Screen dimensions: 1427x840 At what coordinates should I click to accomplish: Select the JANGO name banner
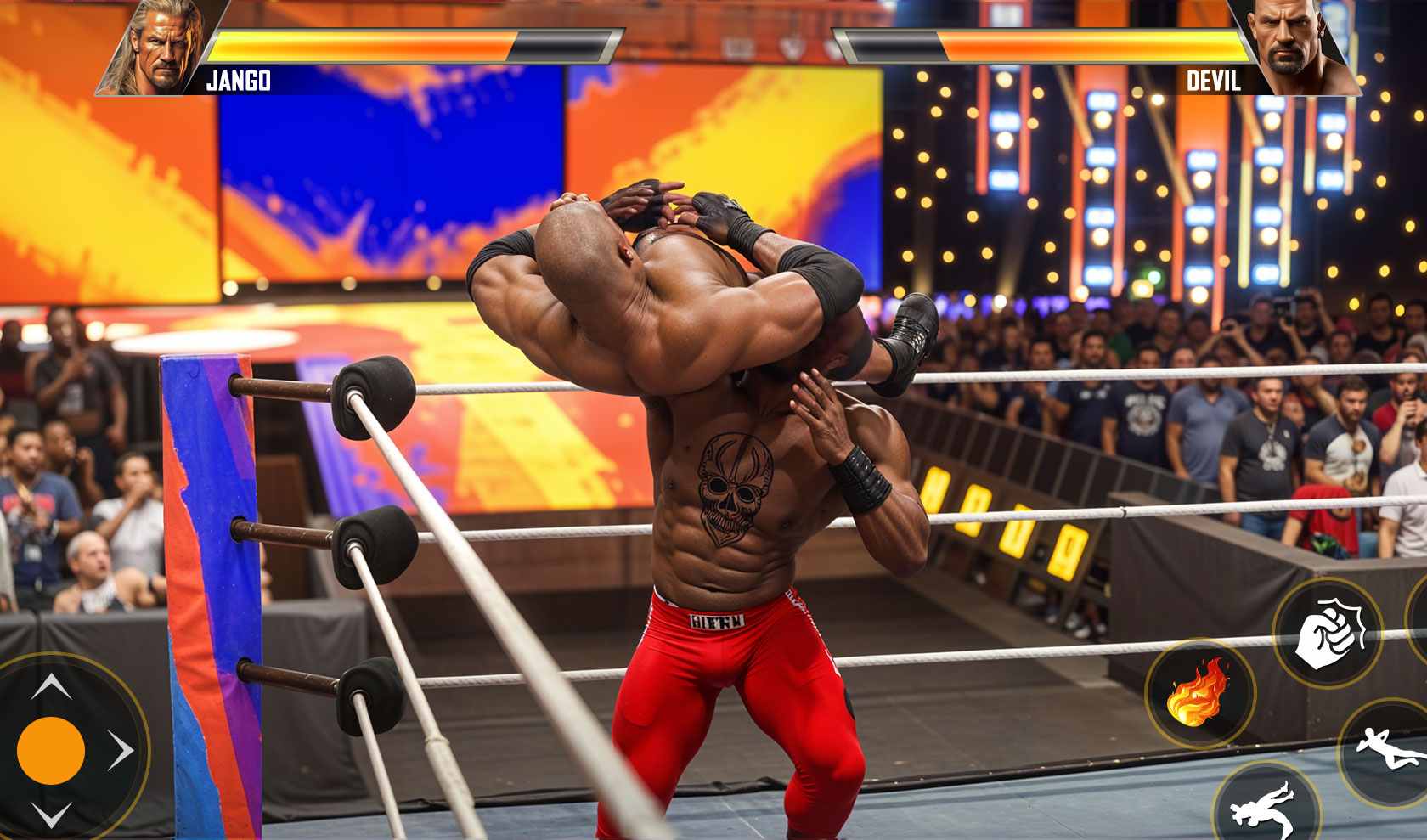[239, 82]
